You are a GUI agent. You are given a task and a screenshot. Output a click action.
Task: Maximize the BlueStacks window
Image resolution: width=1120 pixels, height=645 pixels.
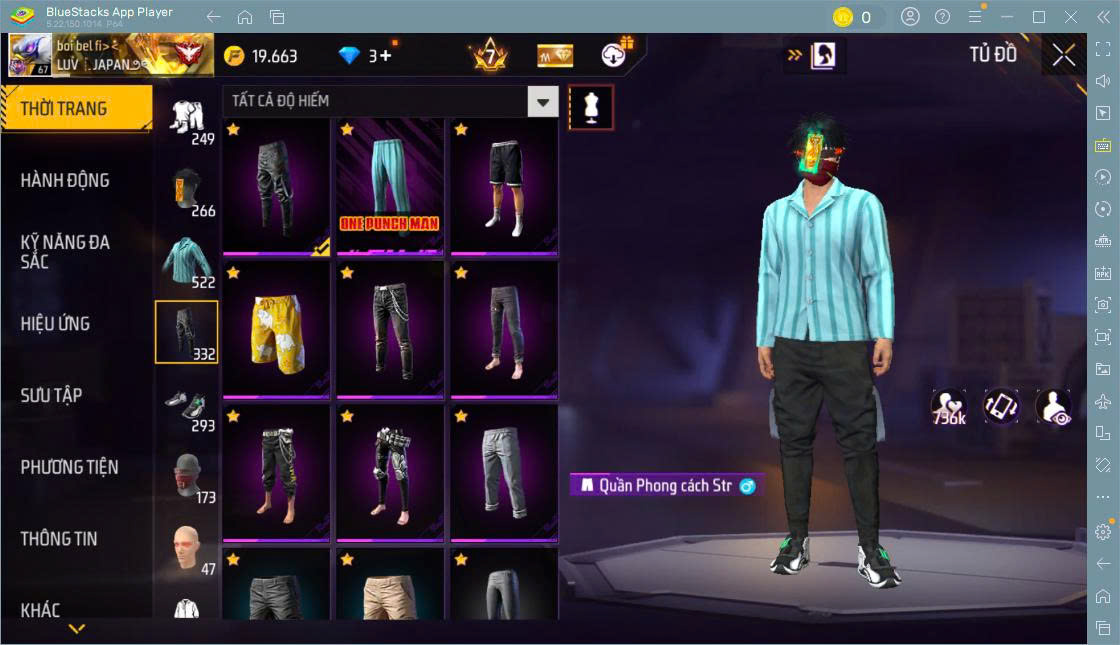[x=1038, y=17]
